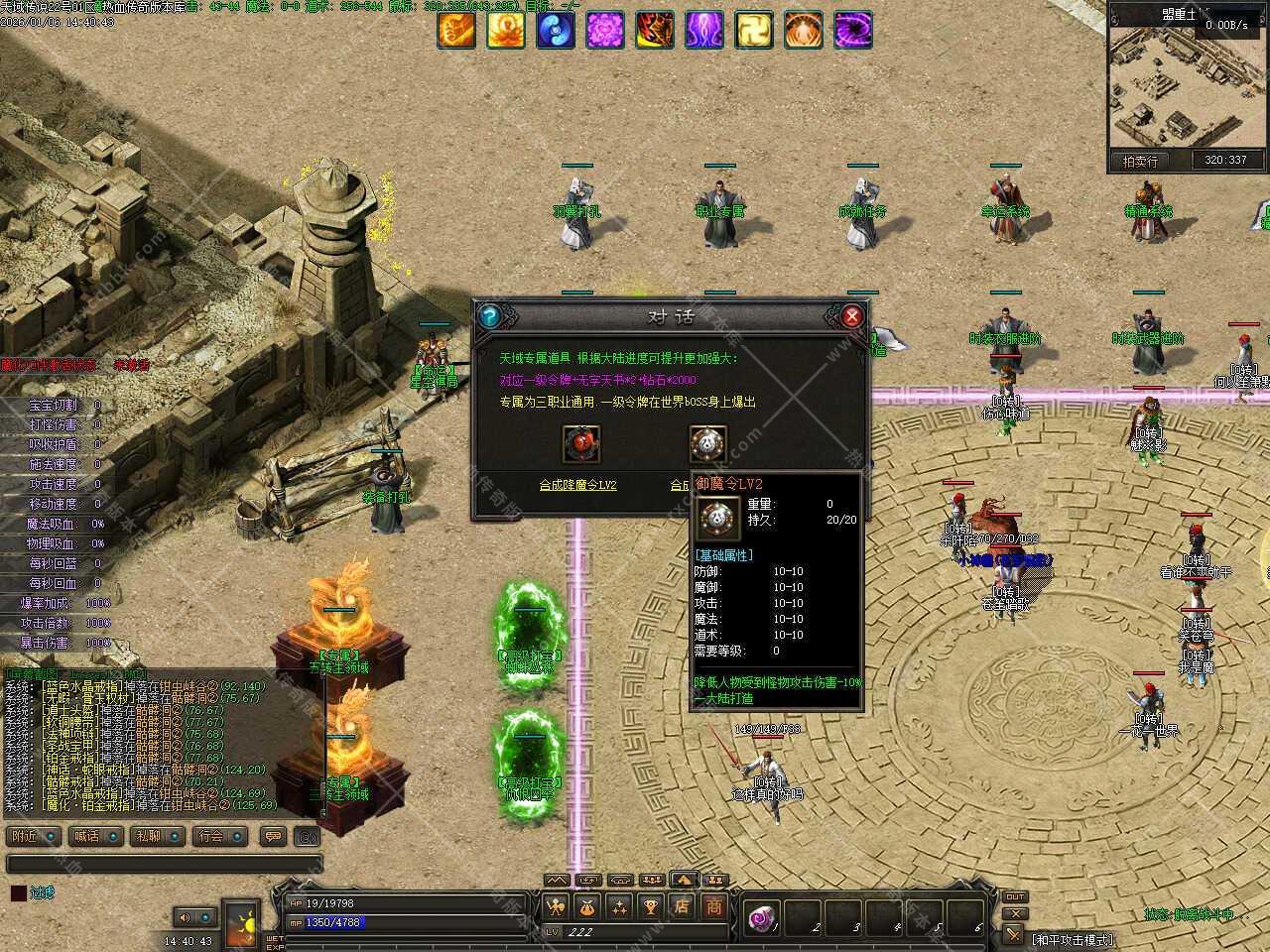Open the 店 shop button

(x=682, y=905)
